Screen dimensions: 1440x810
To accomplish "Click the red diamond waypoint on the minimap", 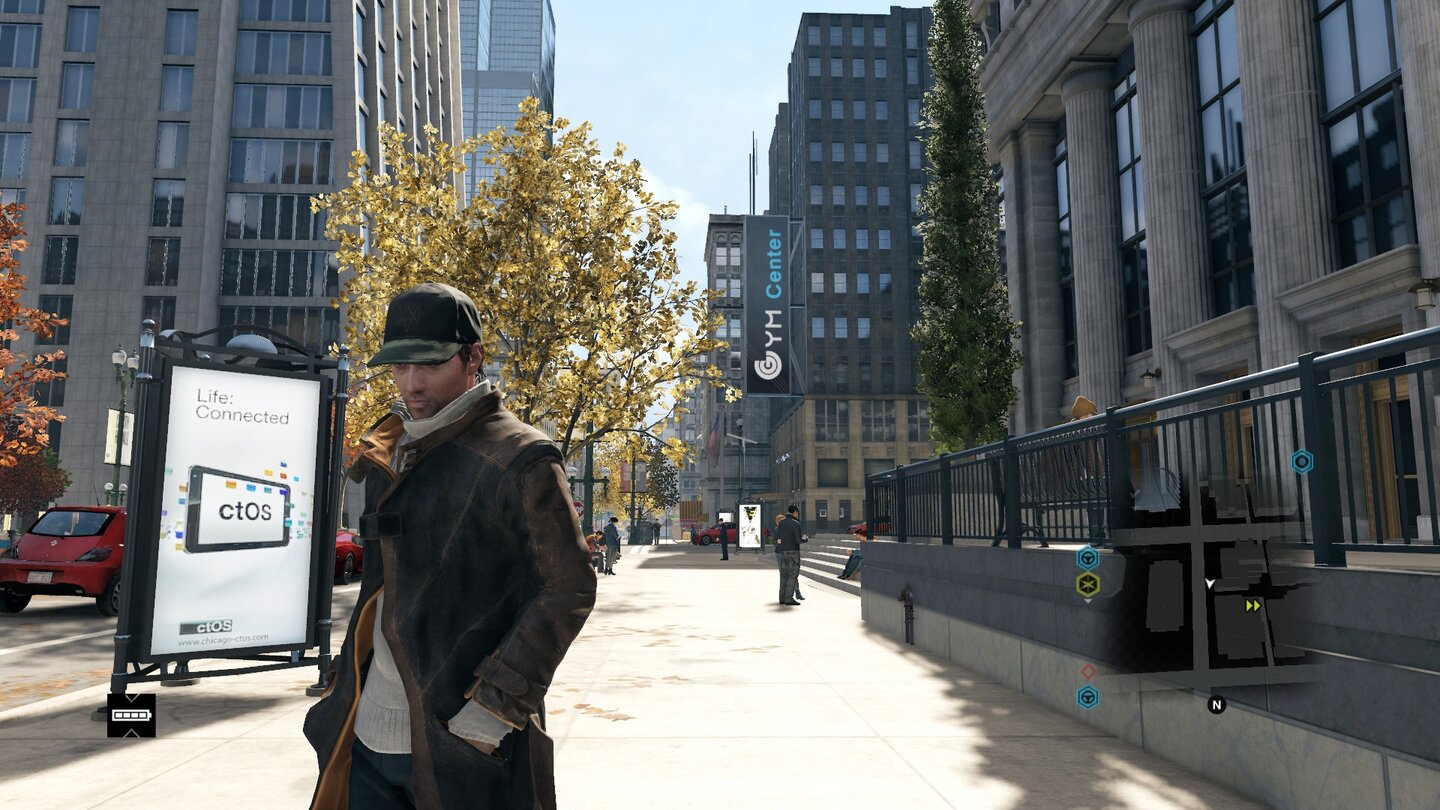I will click(1086, 671).
